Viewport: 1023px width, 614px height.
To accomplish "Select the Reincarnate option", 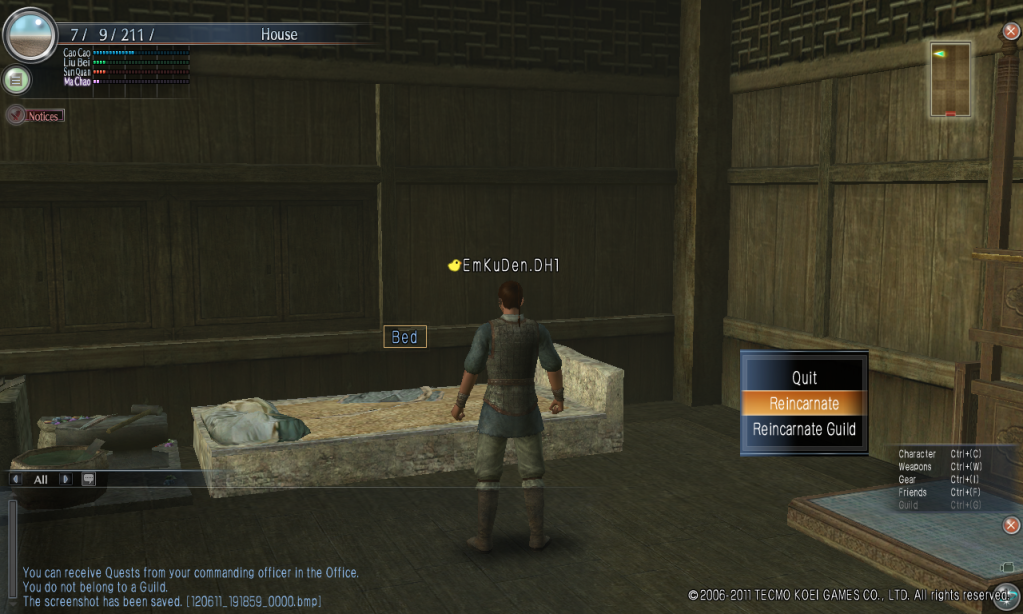I will (x=804, y=404).
